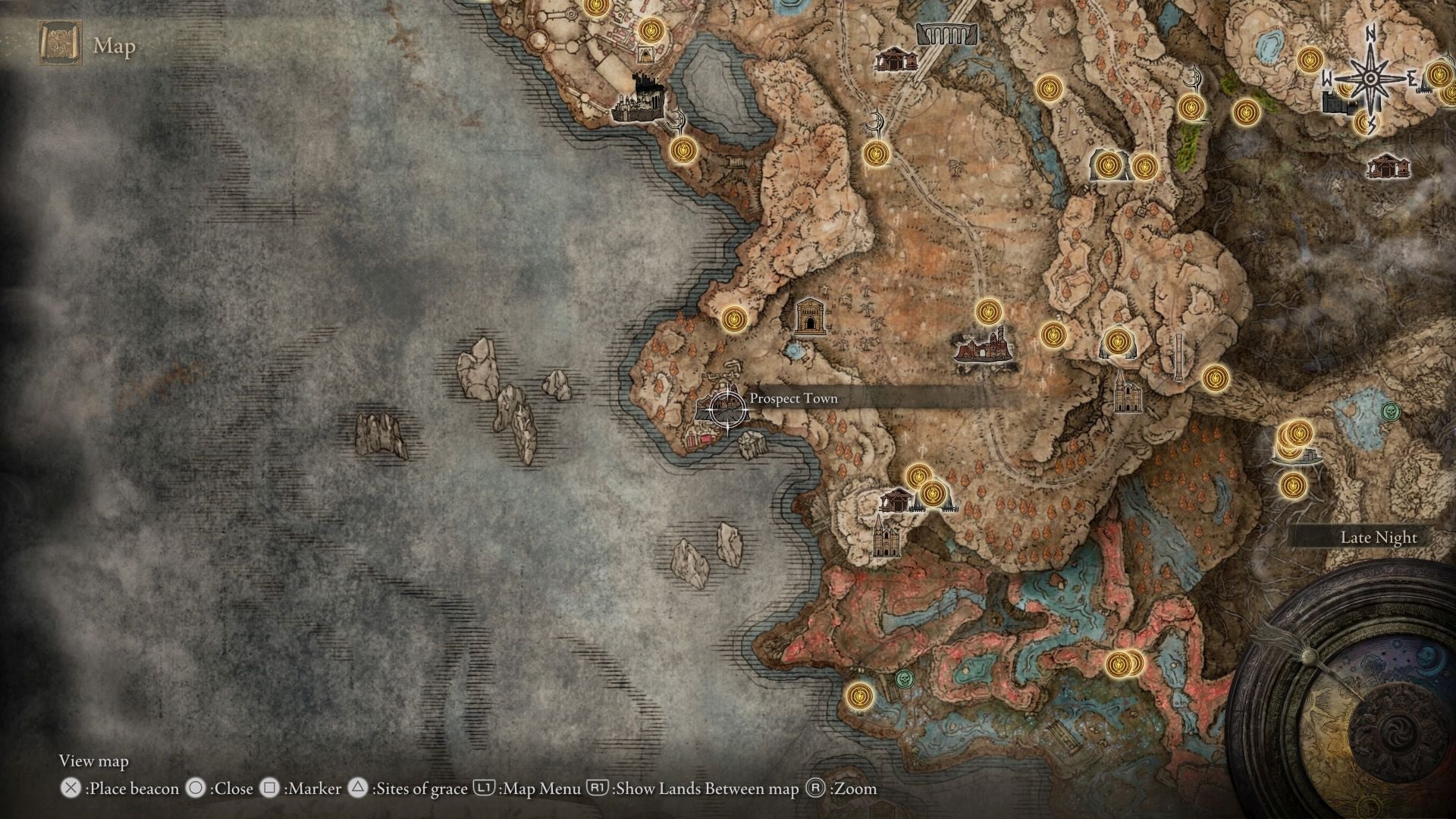
Task: Click the bridge landmark icon at the top
Action: click(948, 34)
